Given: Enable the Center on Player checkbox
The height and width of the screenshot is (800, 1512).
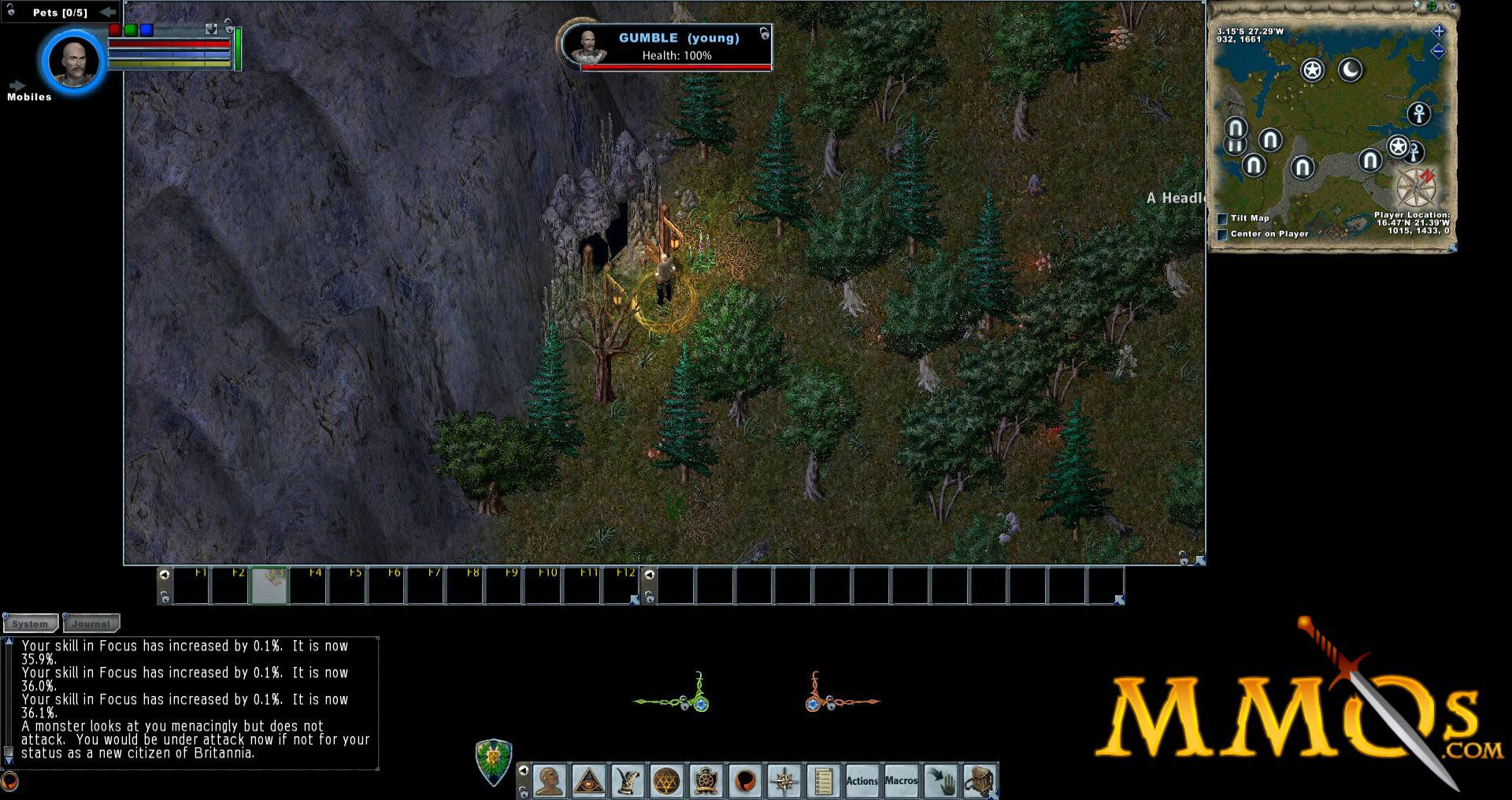Looking at the screenshot, I should (1221, 233).
